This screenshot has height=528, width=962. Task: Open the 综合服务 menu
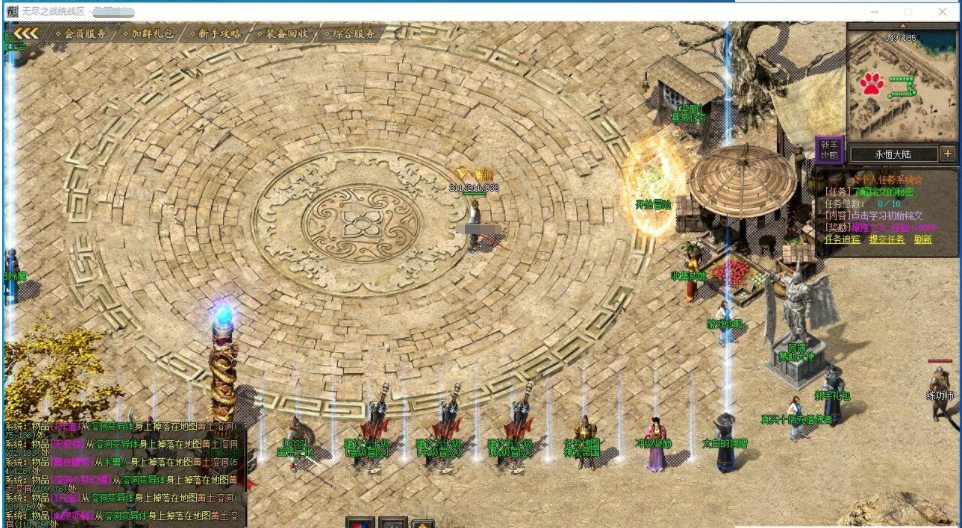pos(351,33)
